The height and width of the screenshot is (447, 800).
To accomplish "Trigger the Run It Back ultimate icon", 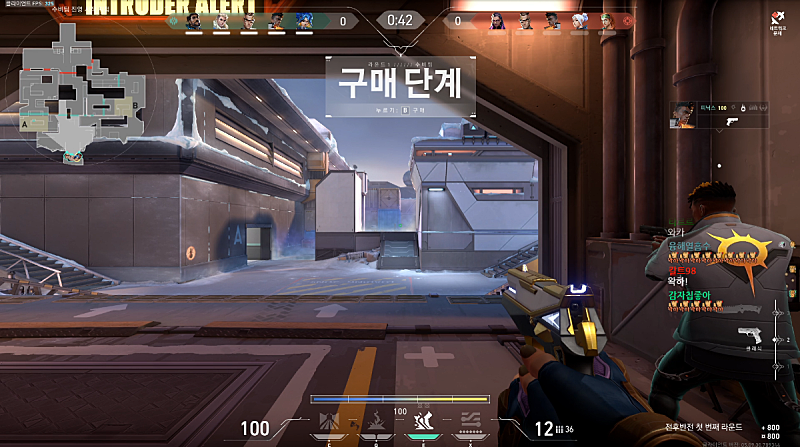I will [x=469, y=421].
